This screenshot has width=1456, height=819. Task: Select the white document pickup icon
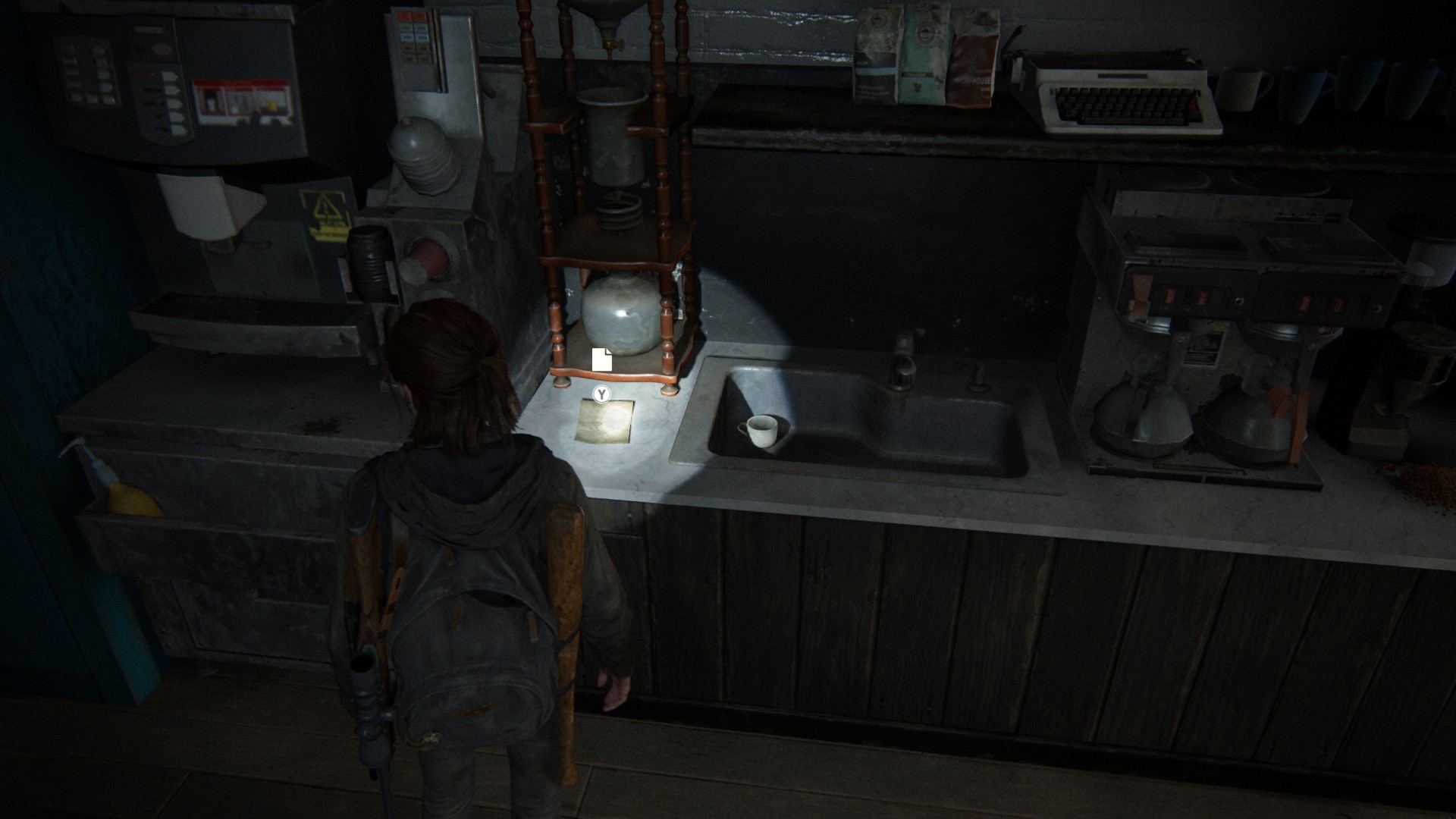tap(601, 359)
